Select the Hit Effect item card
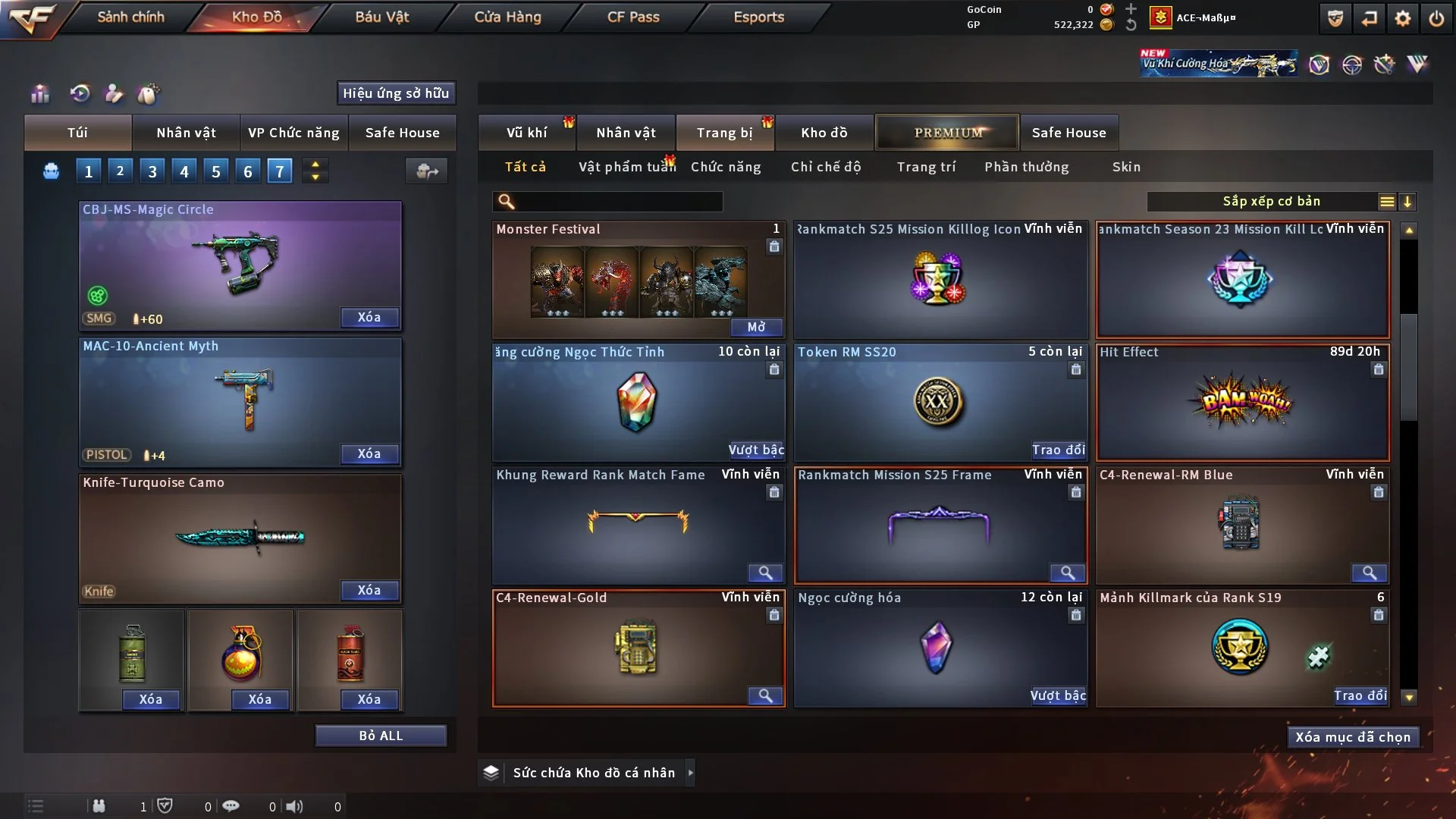1456x819 pixels. point(1242,402)
